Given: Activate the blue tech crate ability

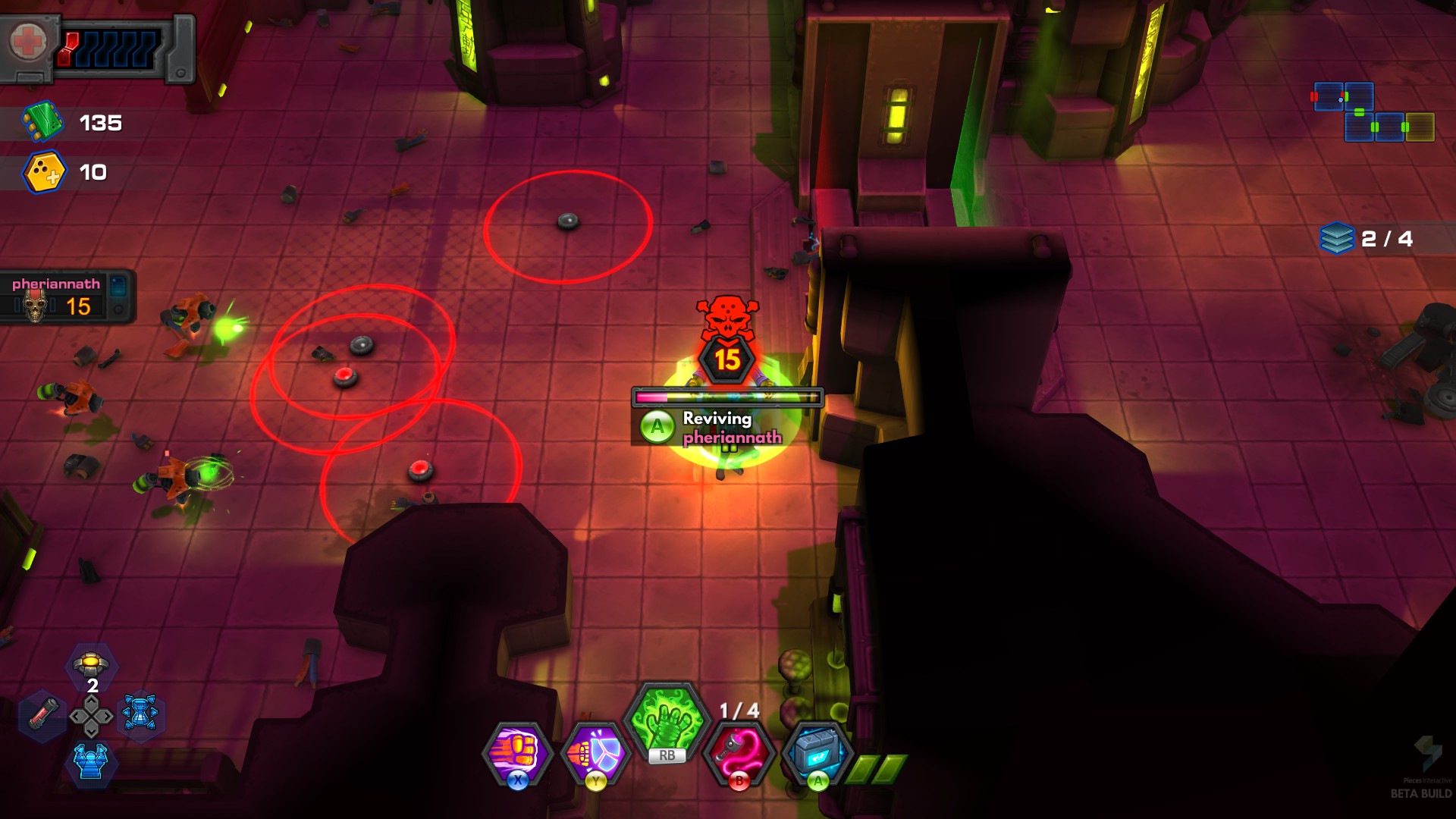Looking at the screenshot, I should [816, 752].
